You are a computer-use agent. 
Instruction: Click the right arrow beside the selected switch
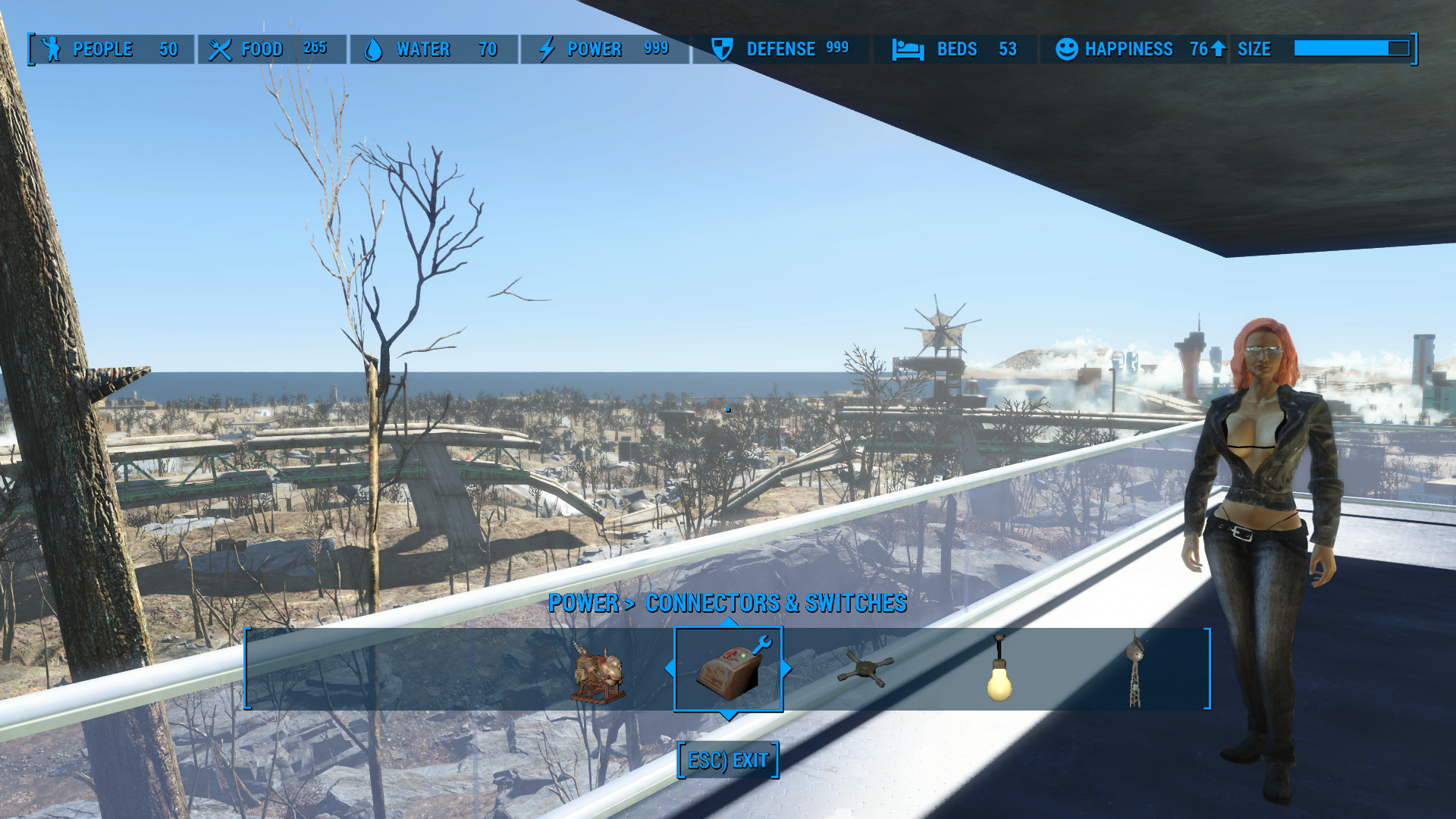click(x=787, y=669)
